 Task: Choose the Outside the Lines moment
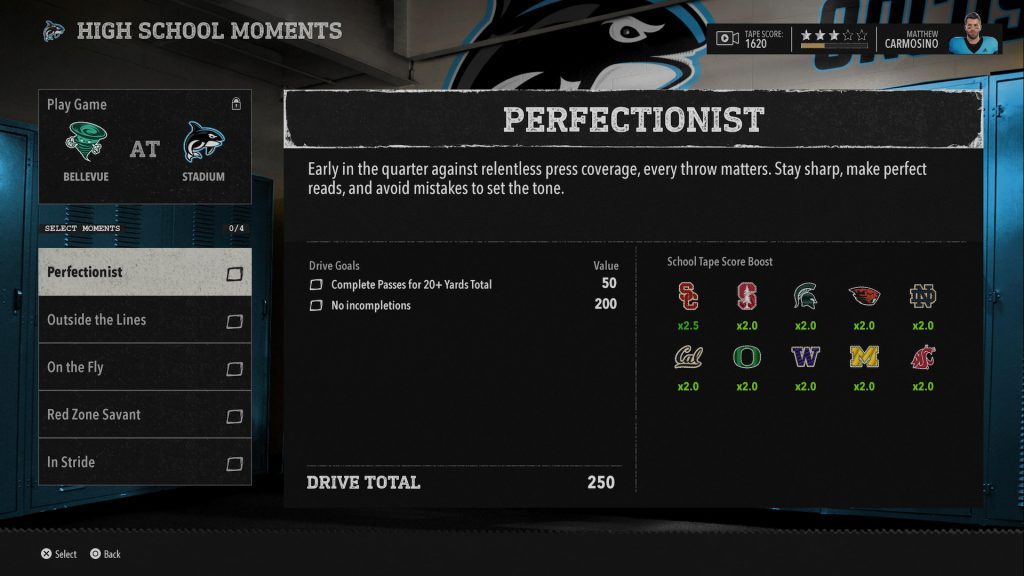coord(130,320)
